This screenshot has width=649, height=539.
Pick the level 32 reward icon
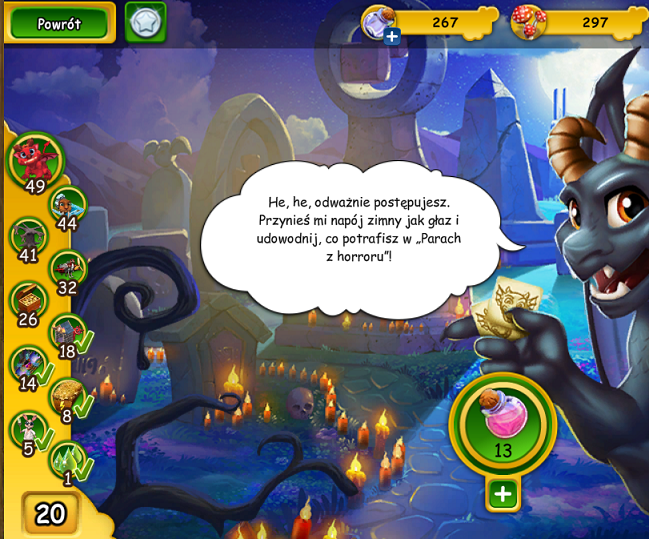click(x=67, y=268)
